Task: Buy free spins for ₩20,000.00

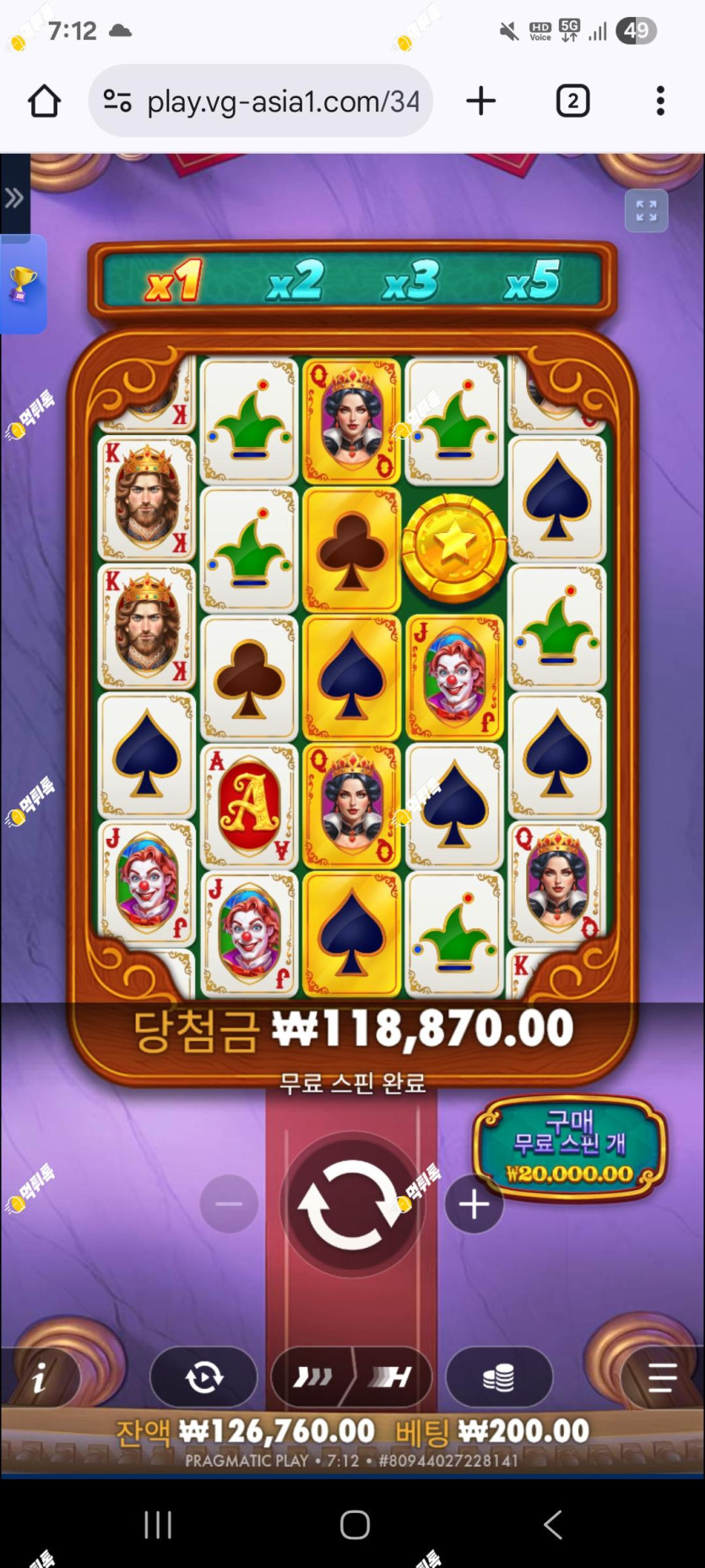Action: [x=570, y=1147]
